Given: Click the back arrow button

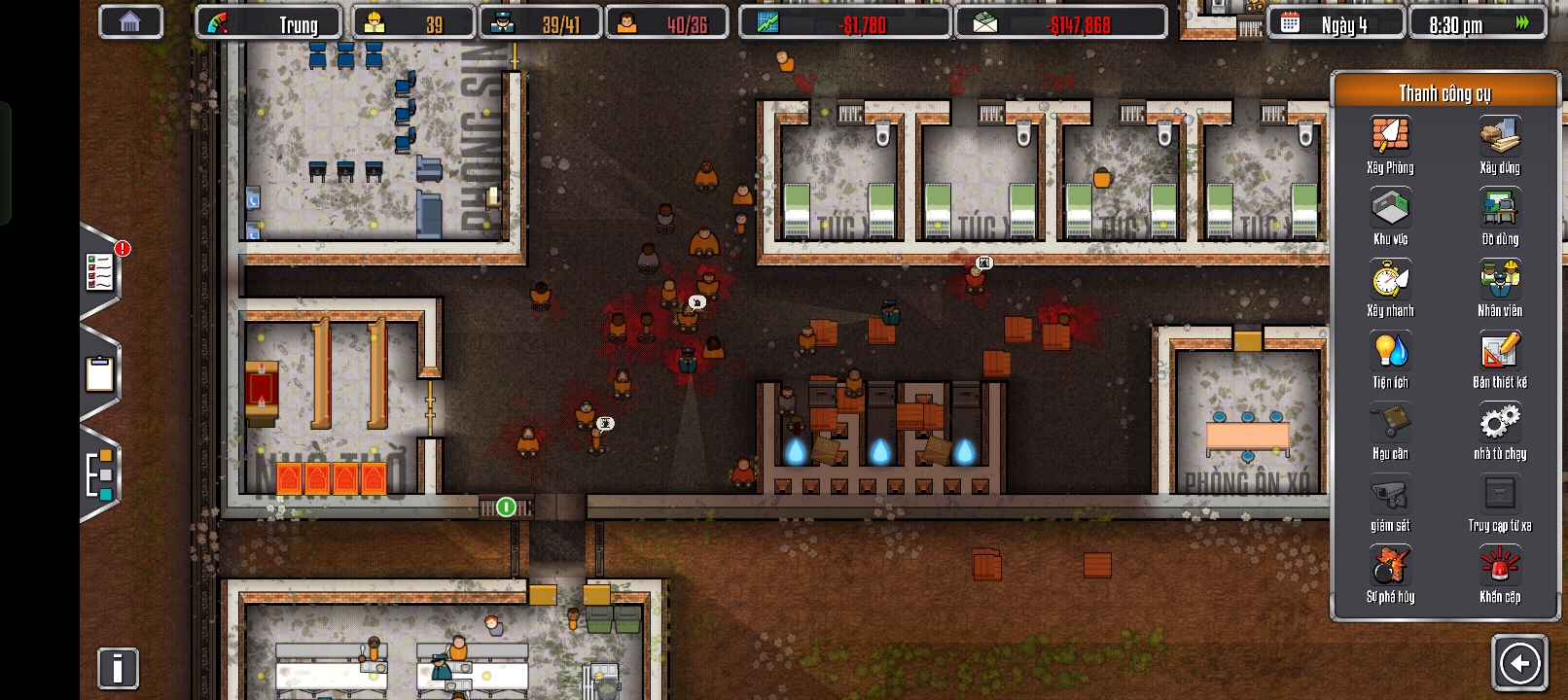Looking at the screenshot, I should 1519,664.
